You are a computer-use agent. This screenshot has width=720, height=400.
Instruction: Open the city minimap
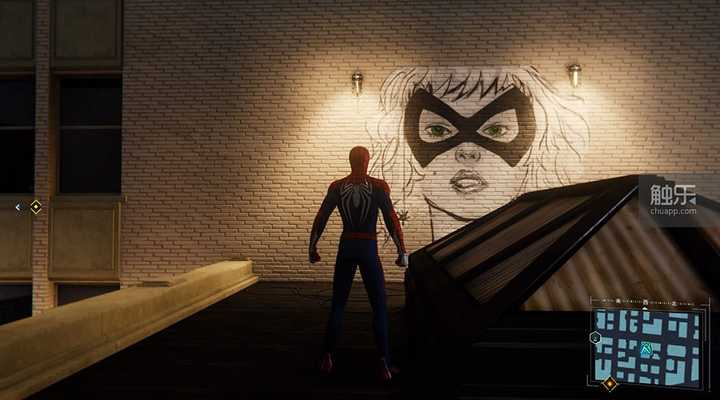647,346
